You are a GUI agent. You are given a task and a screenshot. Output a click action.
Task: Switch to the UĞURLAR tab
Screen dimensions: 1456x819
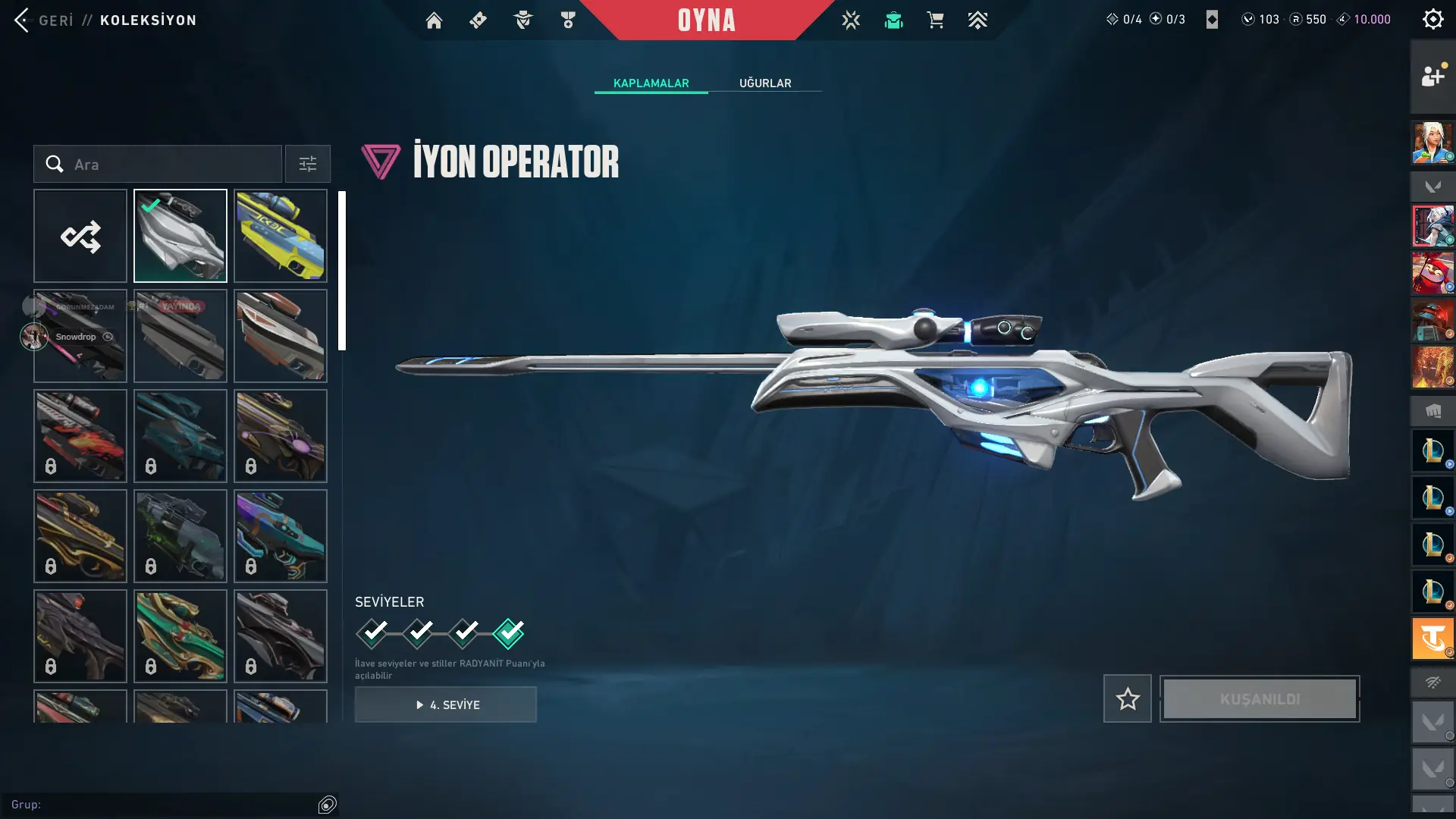click(x=765, y=83)
